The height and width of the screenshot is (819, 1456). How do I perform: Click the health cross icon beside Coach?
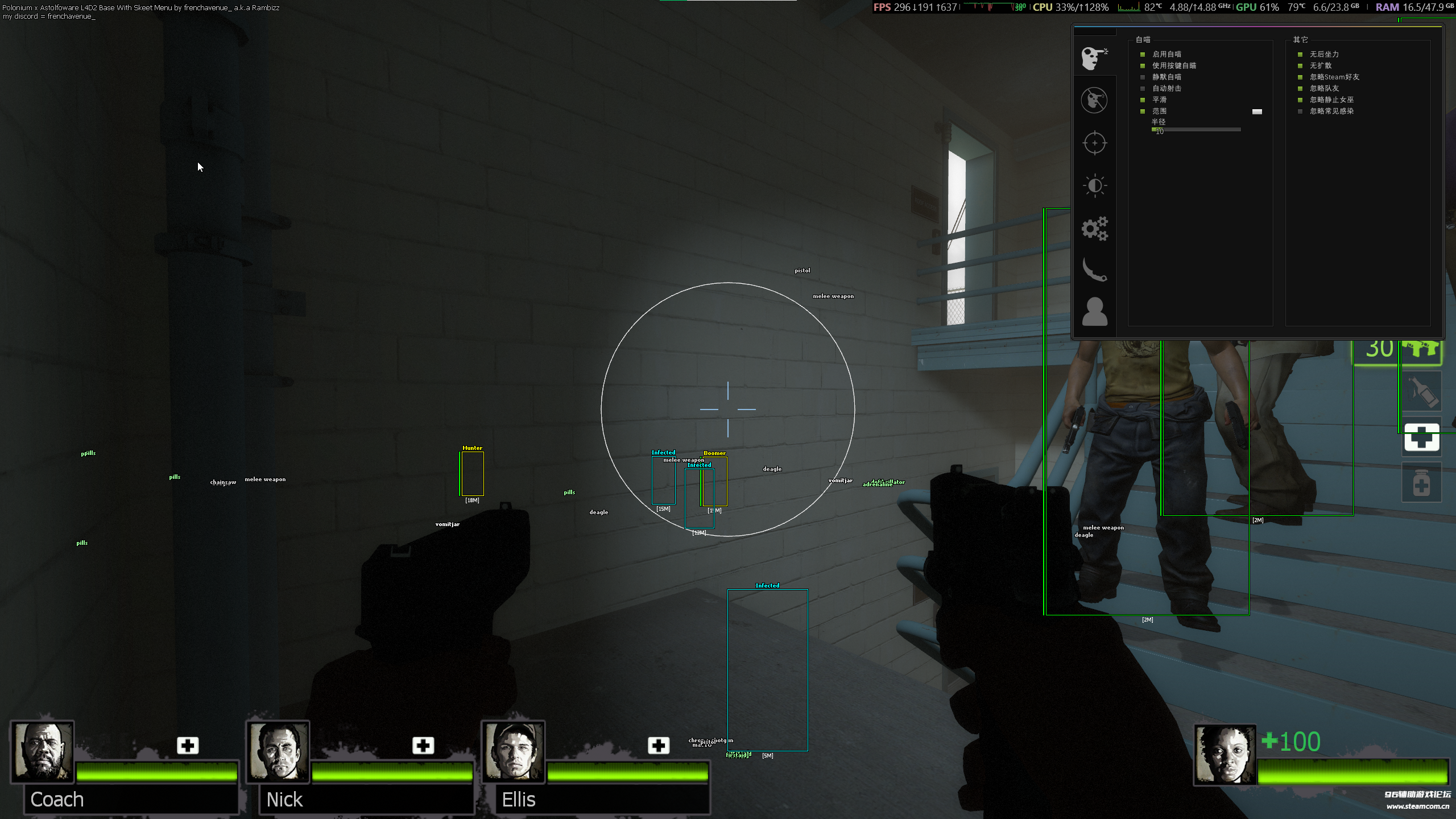point(188,744)
